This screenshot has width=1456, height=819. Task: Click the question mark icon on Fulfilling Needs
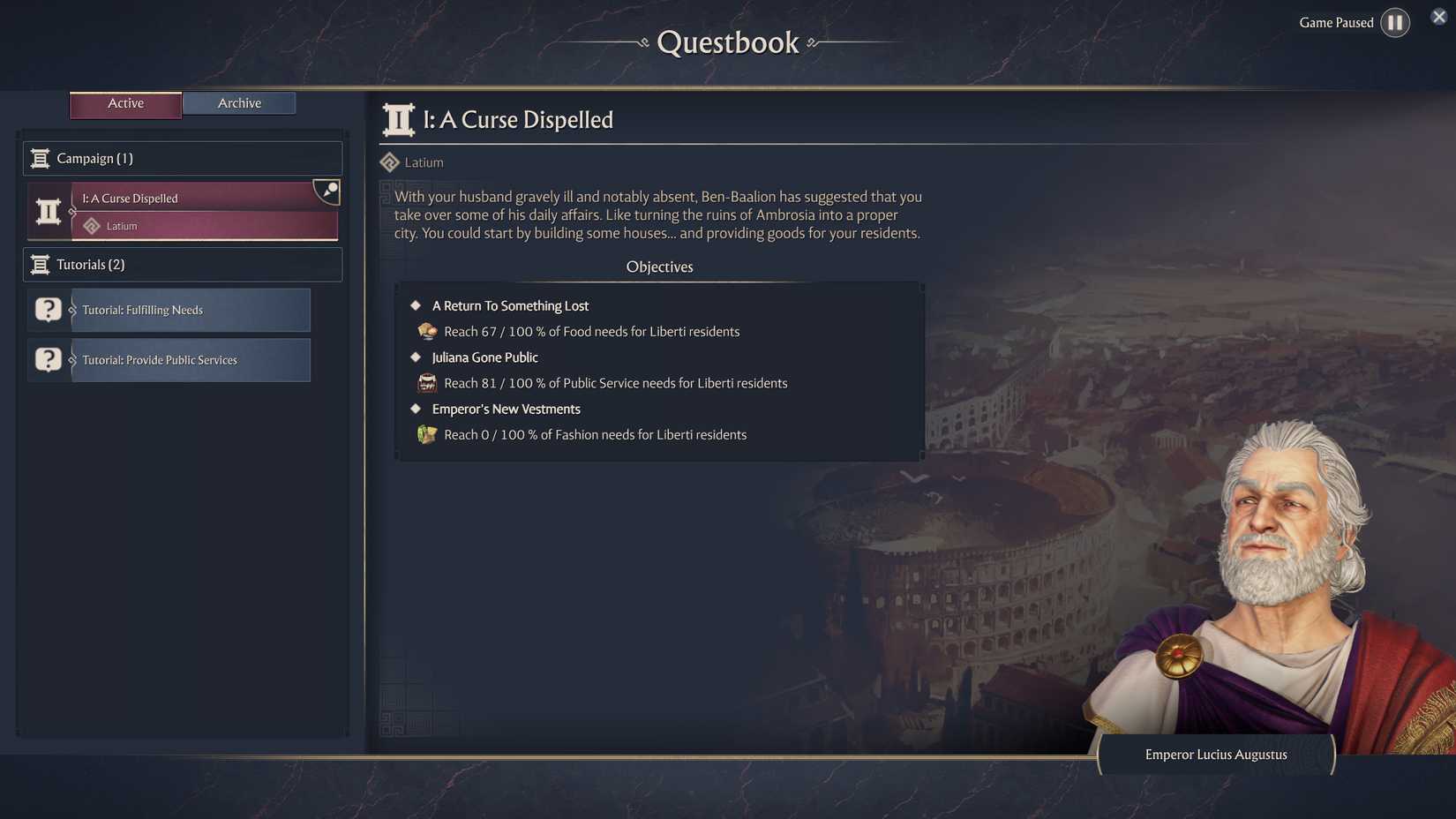[48, 310]
